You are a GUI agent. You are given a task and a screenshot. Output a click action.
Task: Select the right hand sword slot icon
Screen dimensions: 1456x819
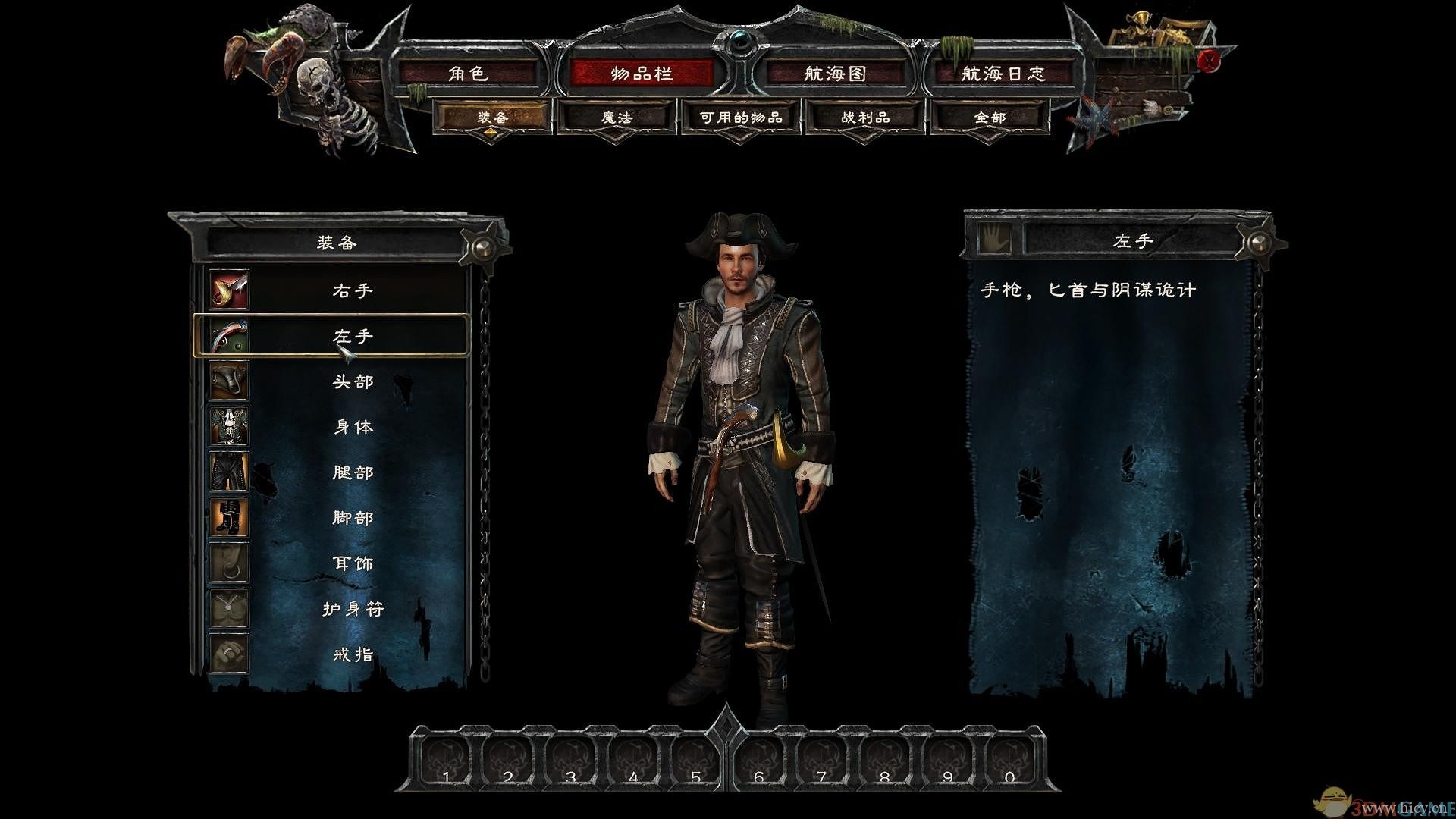tap(229, 290)
